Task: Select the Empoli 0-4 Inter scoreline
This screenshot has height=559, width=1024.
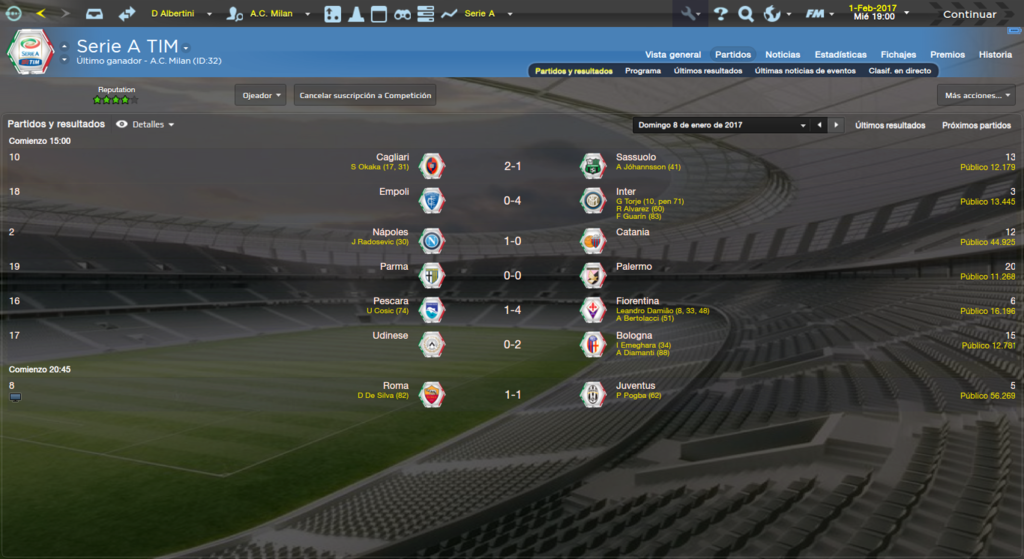Action: pyautogui.click(x=512, y=200)
